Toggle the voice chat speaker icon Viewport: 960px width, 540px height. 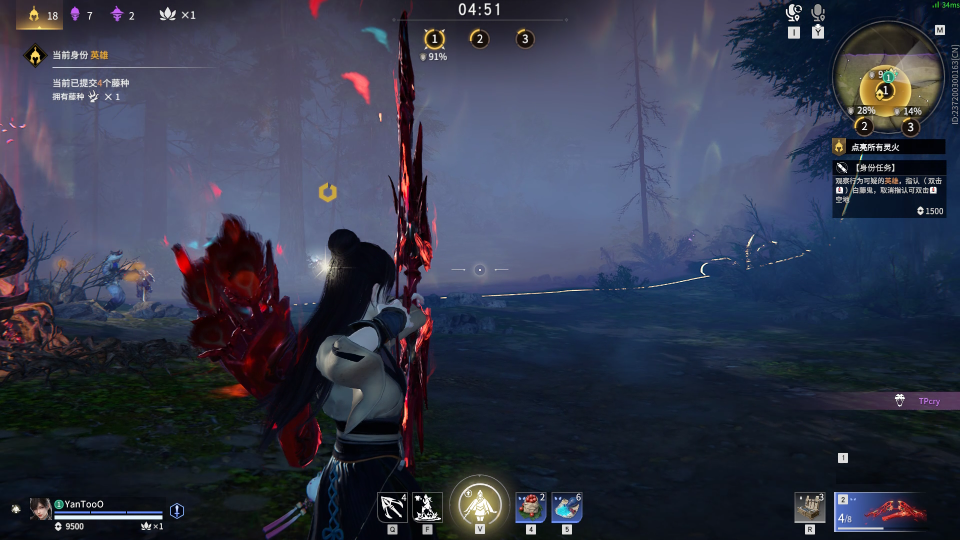(794, 13)
